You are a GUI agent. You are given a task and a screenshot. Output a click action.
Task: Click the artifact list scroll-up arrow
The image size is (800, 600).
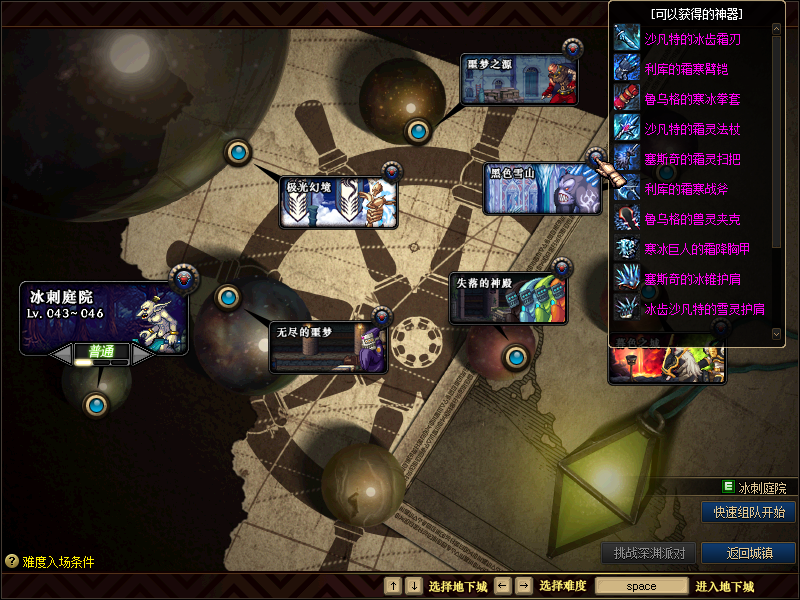(x=776, y=29)
